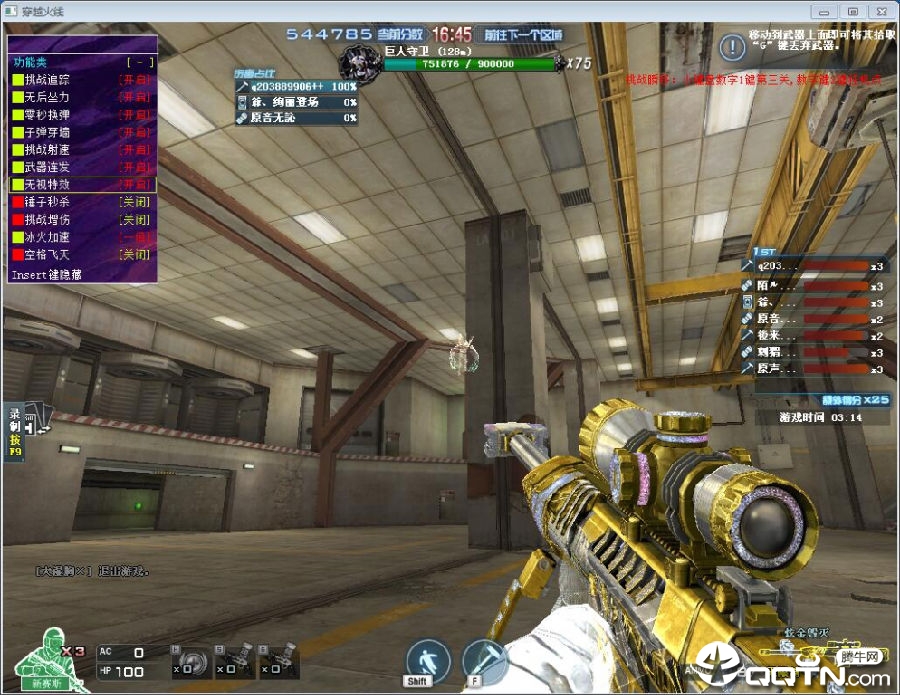Toggle the 无后坐力 option
The width and height of the screenshot is (900, 695).
82,97
